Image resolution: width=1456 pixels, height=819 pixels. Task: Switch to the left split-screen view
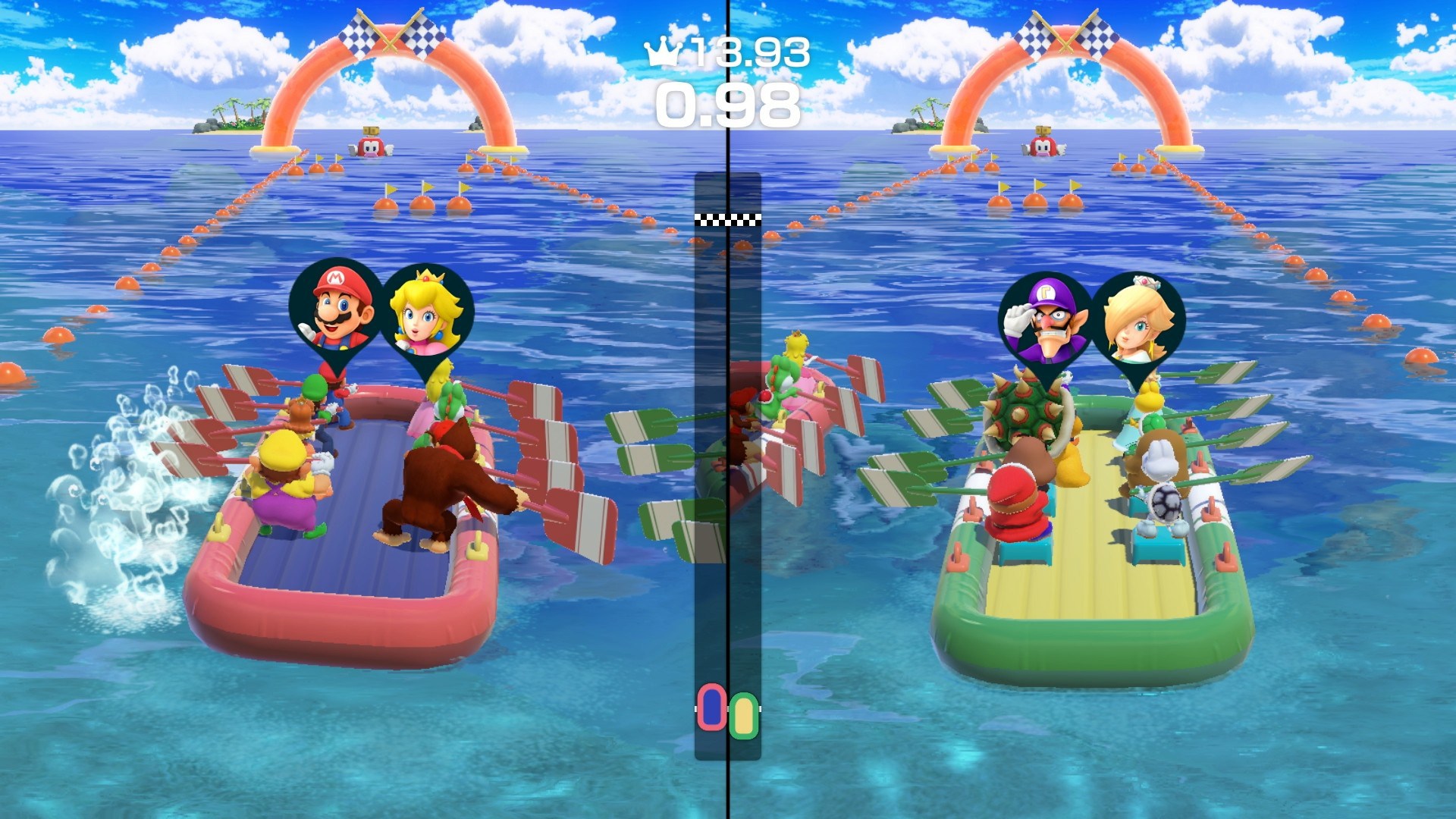coord(341,409)
